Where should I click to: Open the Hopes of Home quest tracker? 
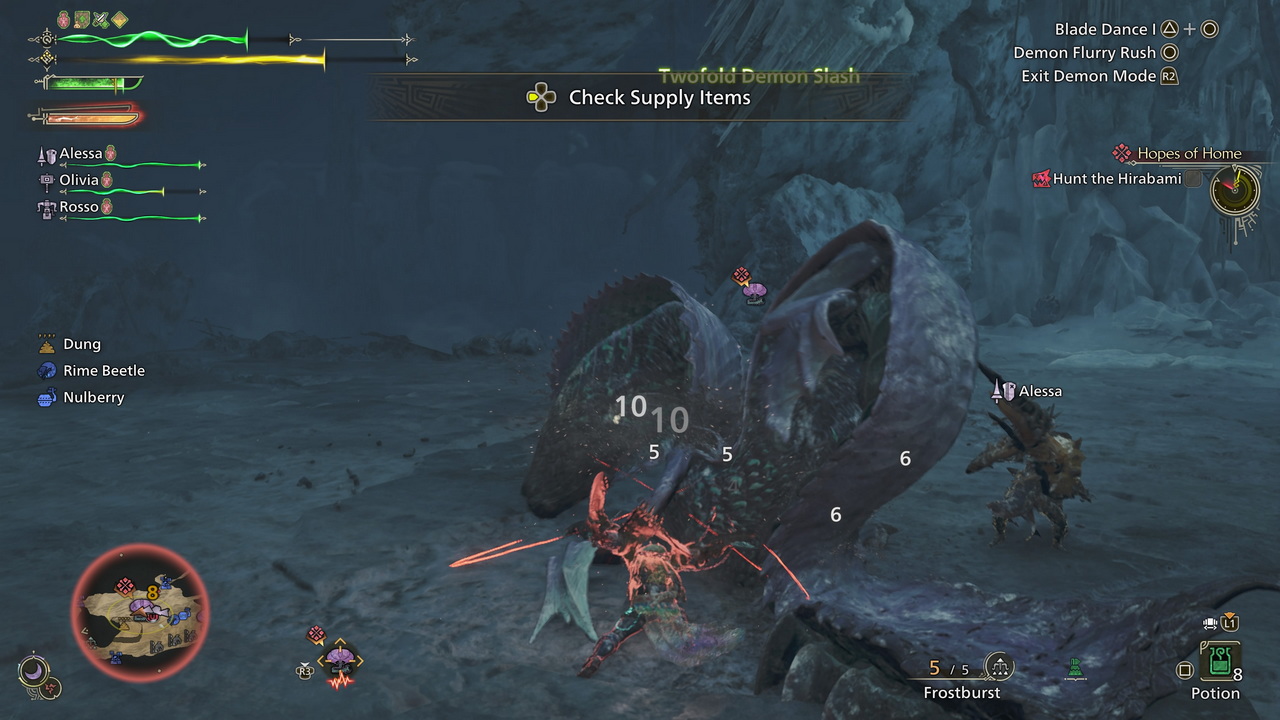pyautogui.click(x=1188, y=153)
